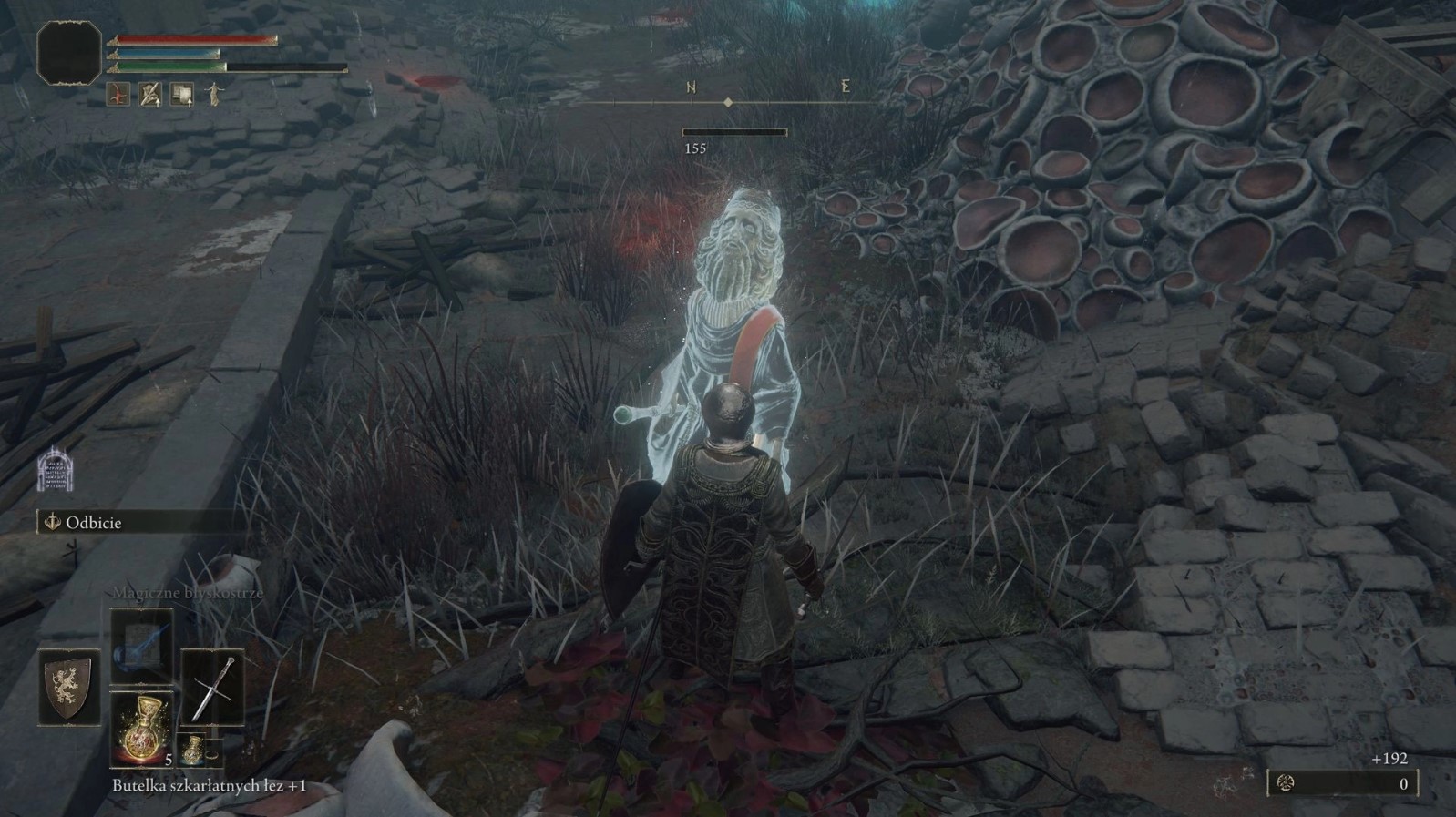This screenshot has width=1456, height=817.
Task: Inspect the red scarlet rot status icon
Action: (118, 94)
